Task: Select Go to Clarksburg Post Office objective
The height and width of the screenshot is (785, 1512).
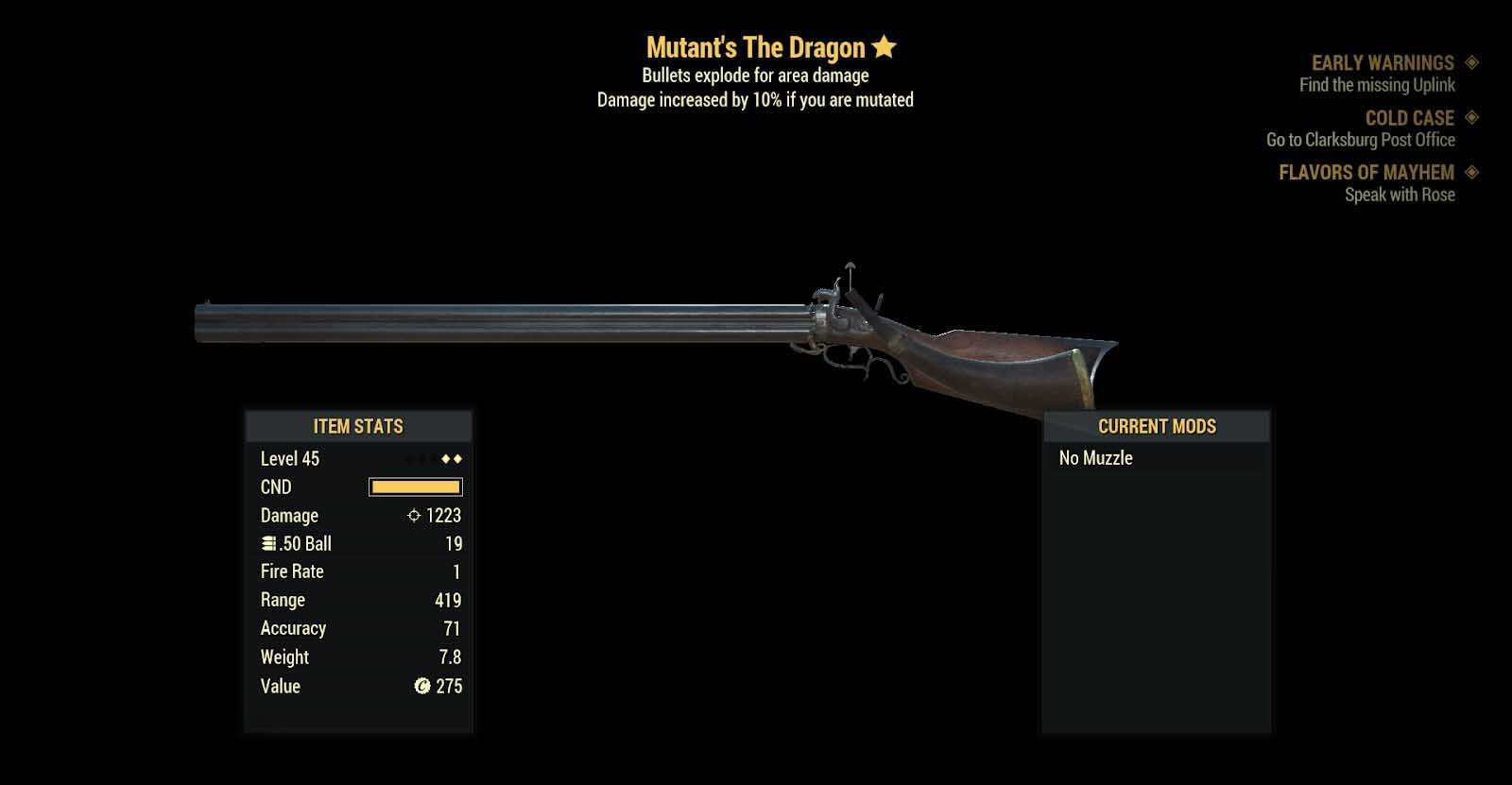Action: 1361,140
